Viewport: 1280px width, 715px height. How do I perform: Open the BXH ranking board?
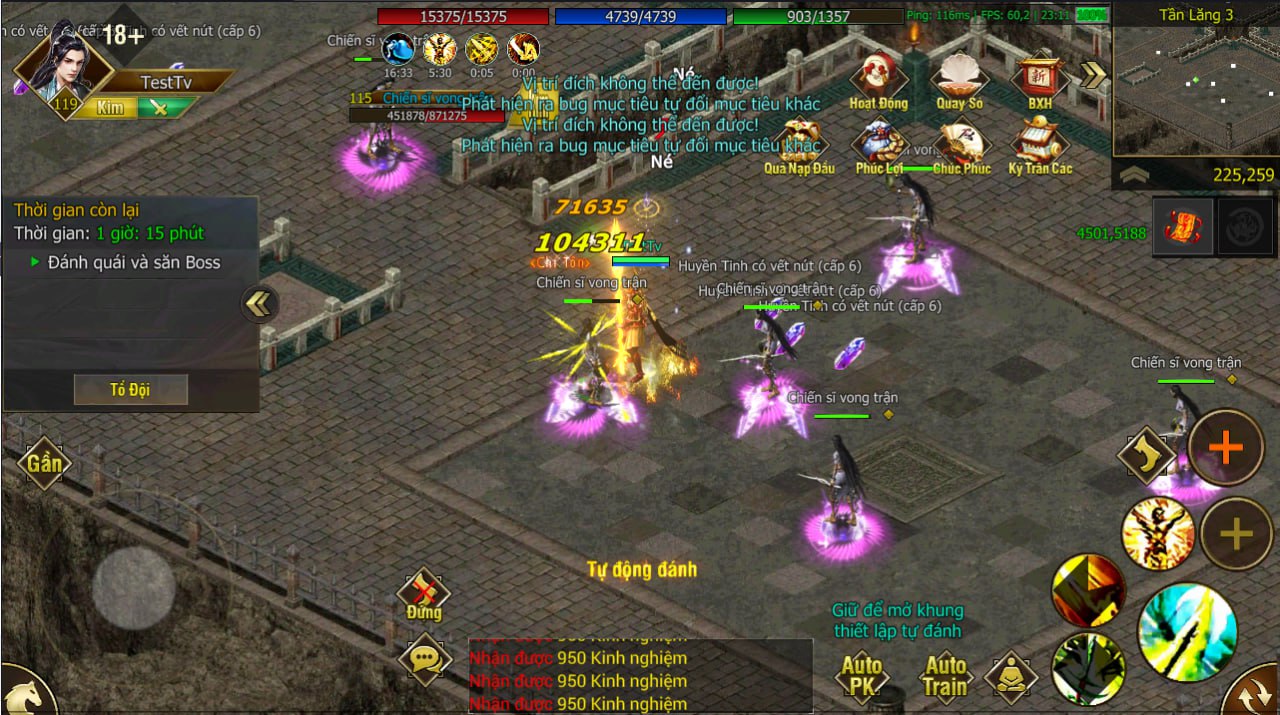(1040, 76)
